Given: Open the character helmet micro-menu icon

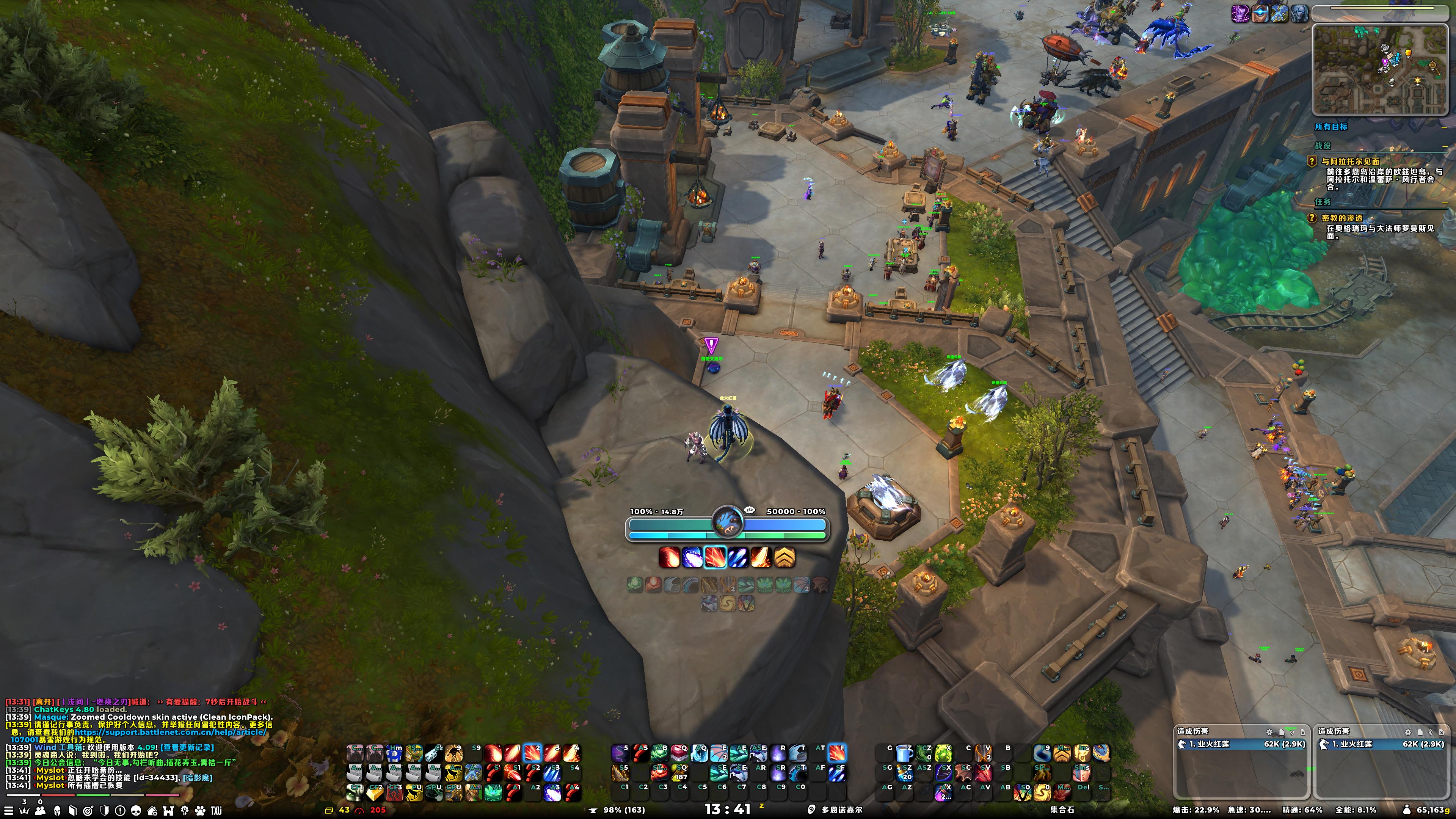Looking at the screenshot, I should 56,811.
